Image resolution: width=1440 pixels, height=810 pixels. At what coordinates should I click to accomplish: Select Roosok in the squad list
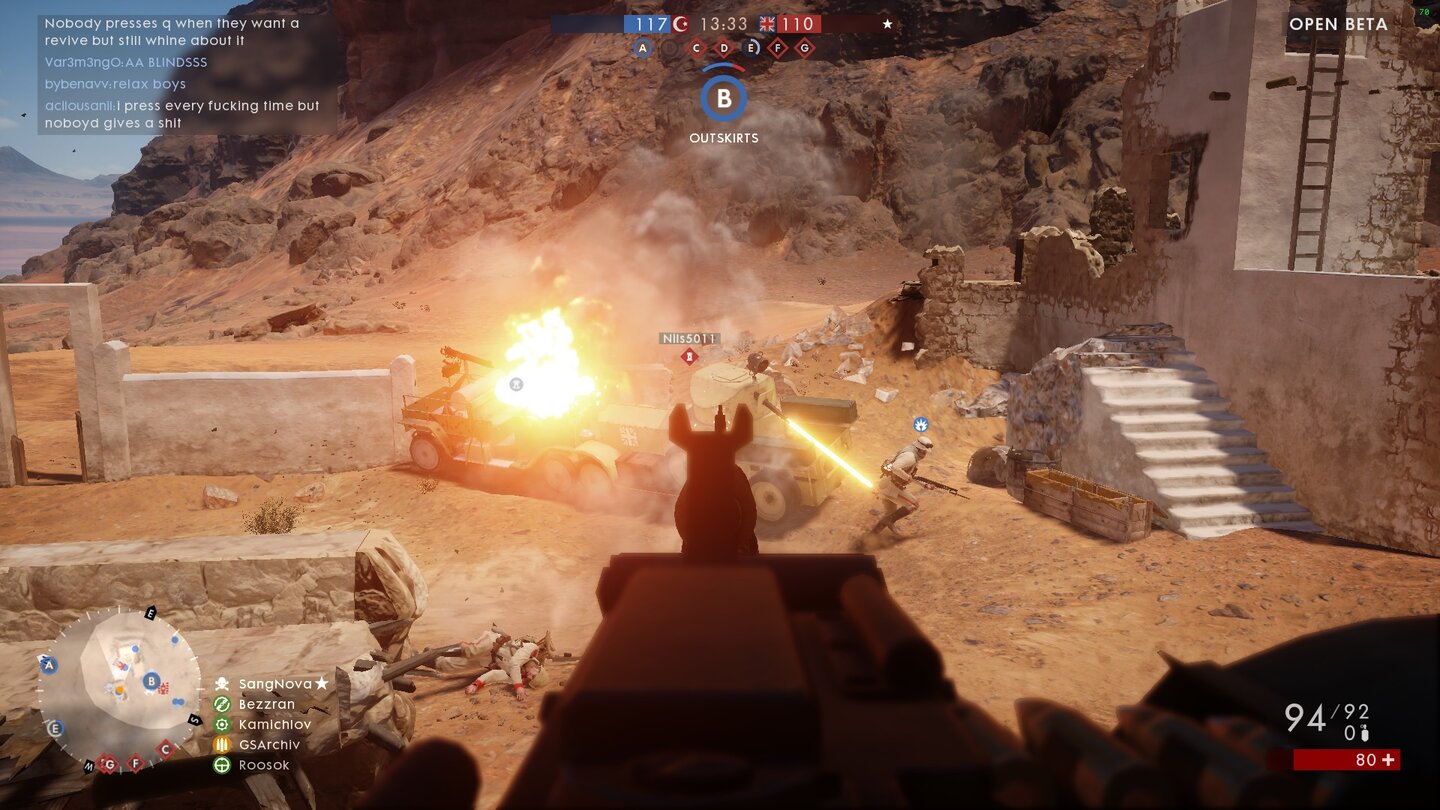point(264,765)
